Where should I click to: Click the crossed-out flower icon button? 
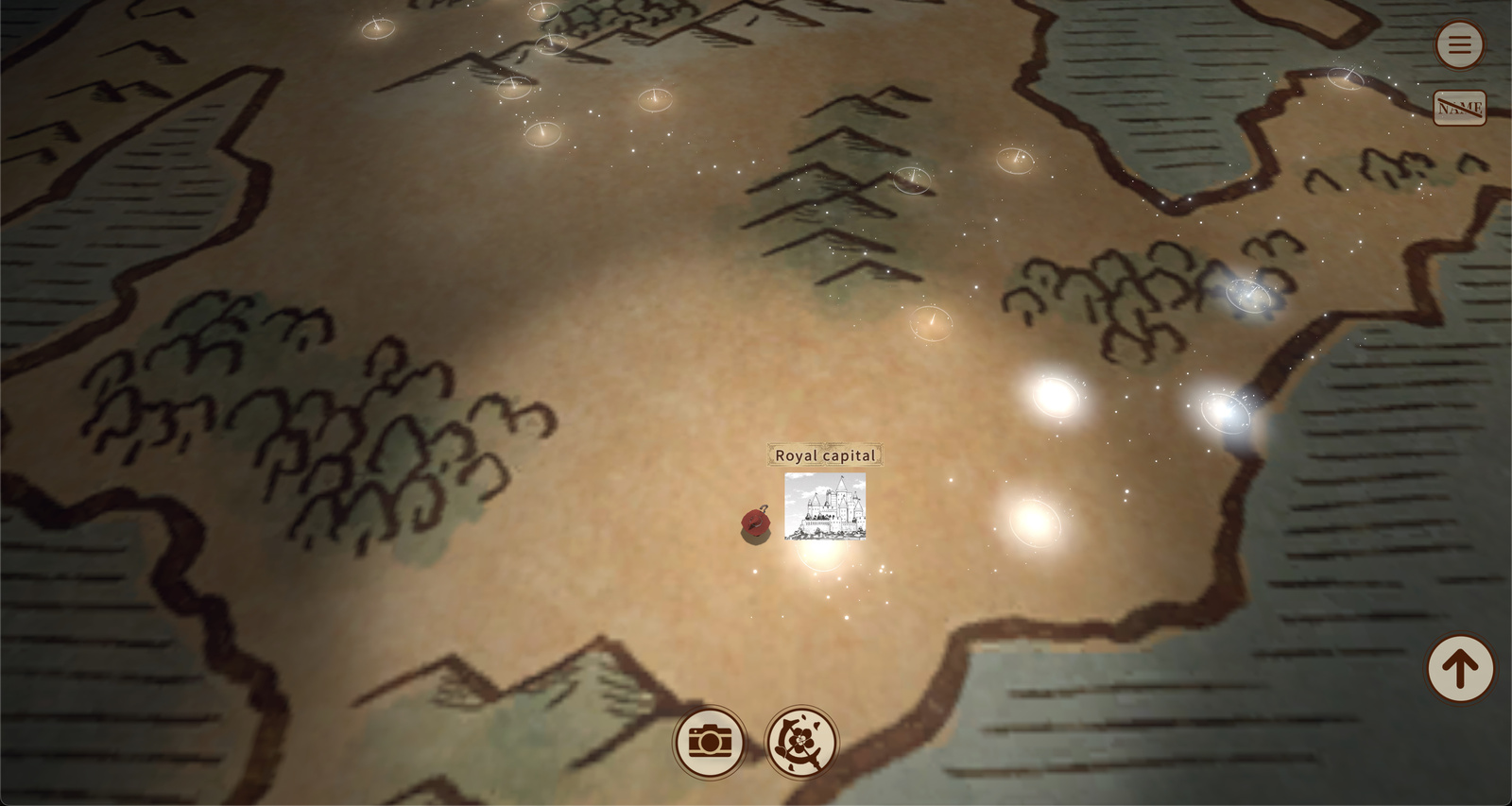click(x=800, y=742)
